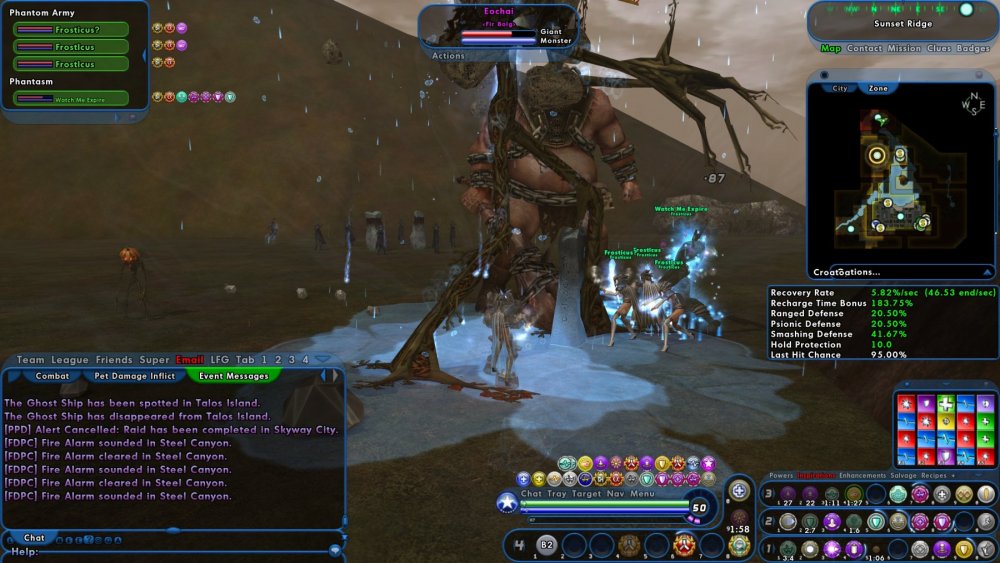Open the Email window

coord(190,360)
